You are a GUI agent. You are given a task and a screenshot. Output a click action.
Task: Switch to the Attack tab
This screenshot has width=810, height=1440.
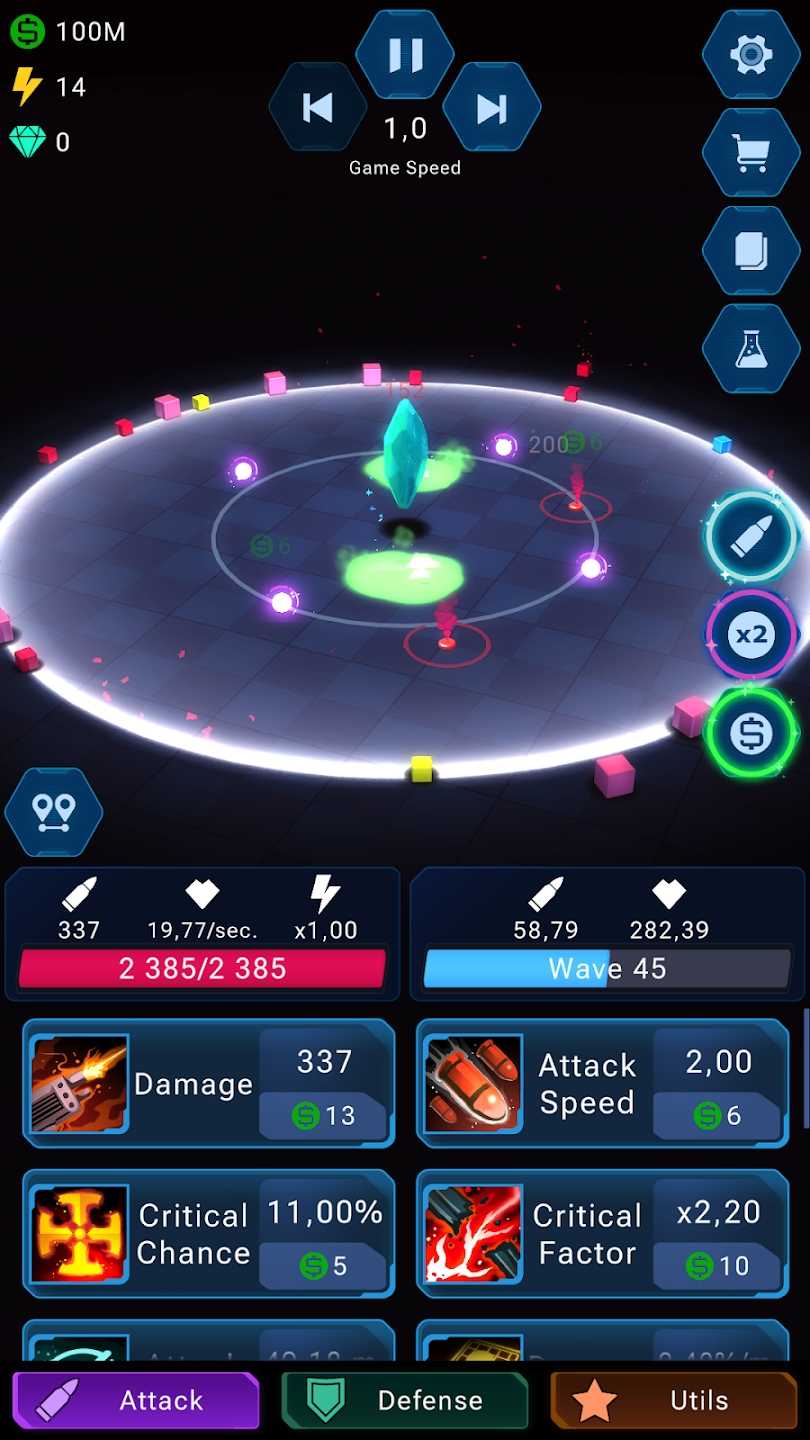pos(136,1400)
